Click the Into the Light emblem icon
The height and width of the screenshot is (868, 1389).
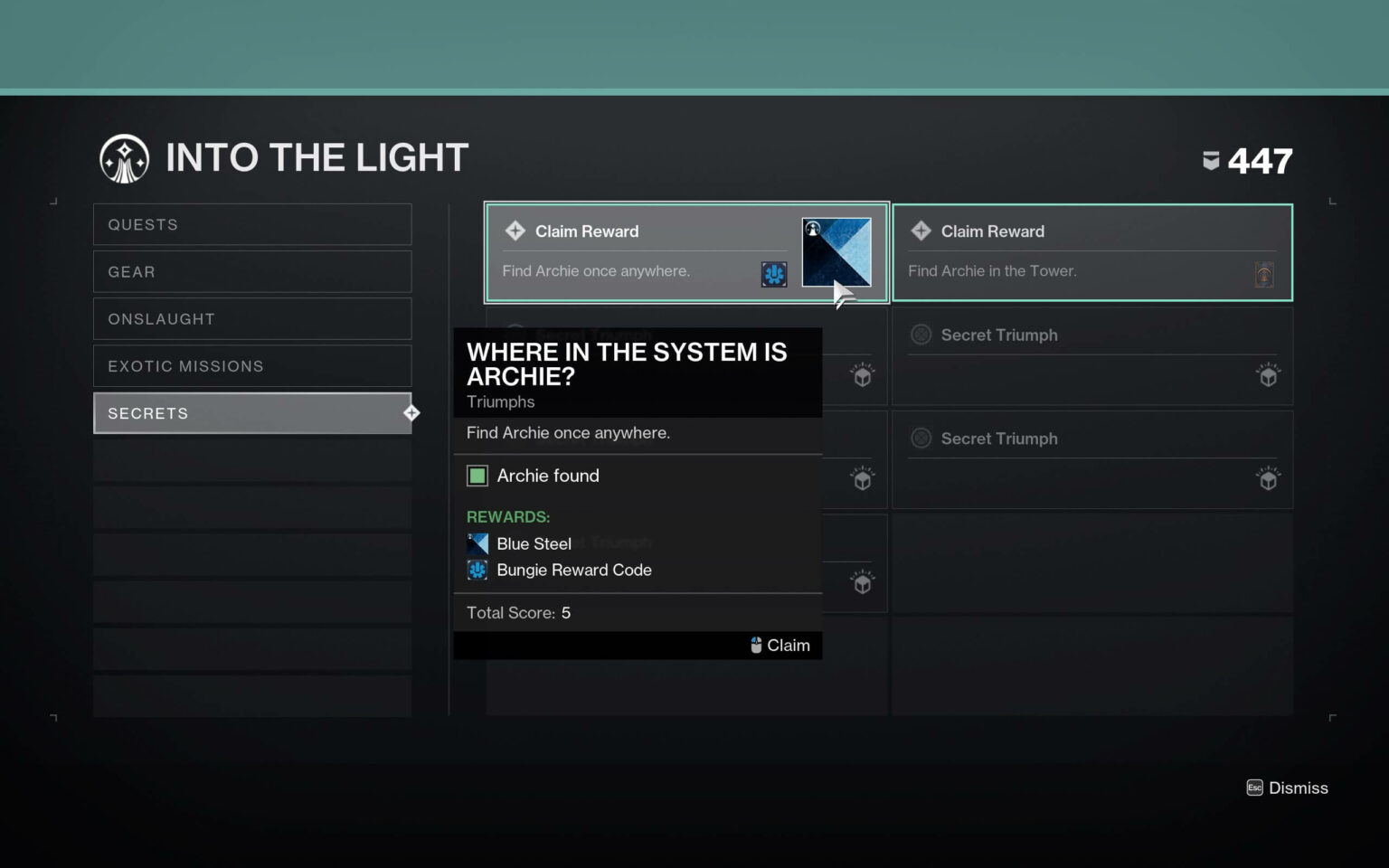point(124,157)
